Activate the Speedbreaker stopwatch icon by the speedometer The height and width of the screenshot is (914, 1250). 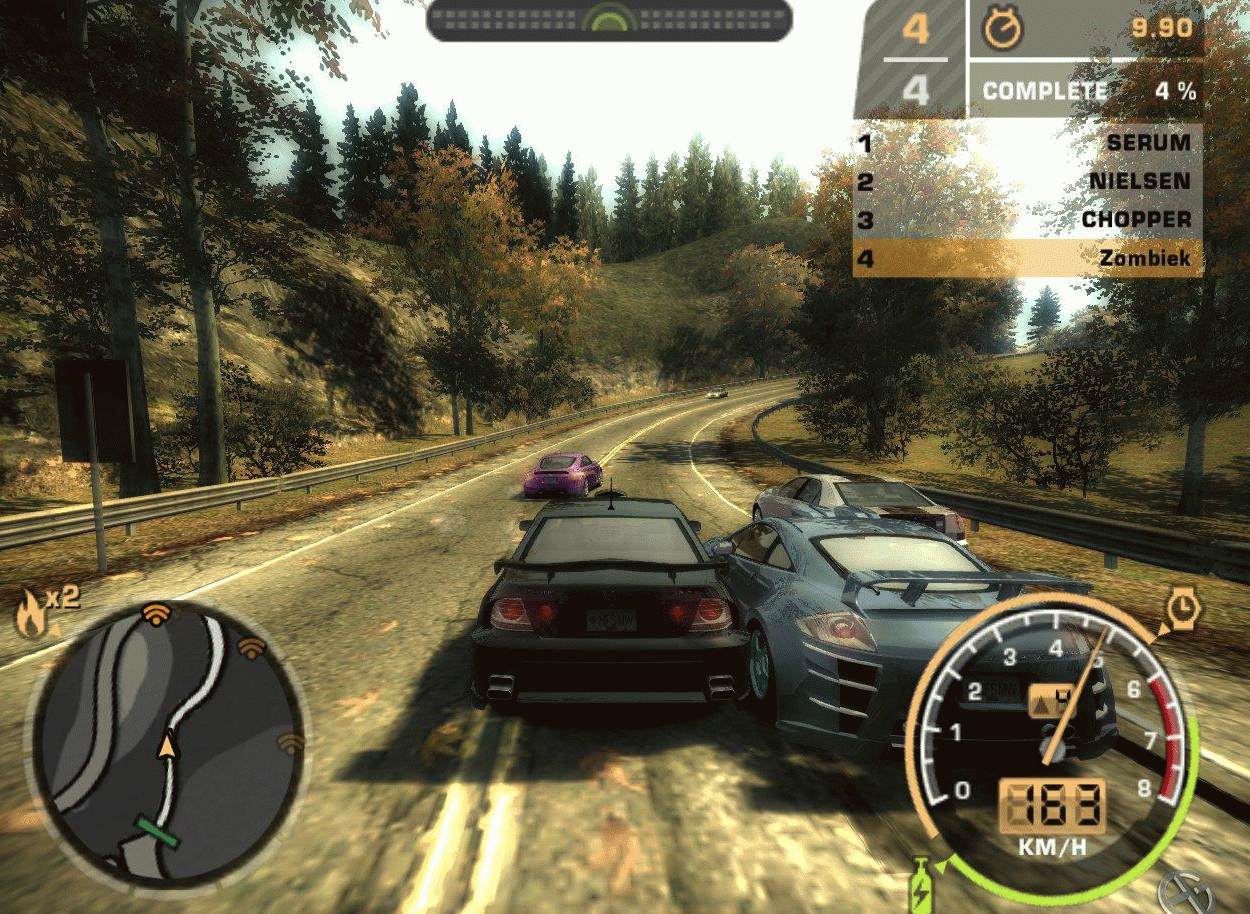(x=1184, y=607)
